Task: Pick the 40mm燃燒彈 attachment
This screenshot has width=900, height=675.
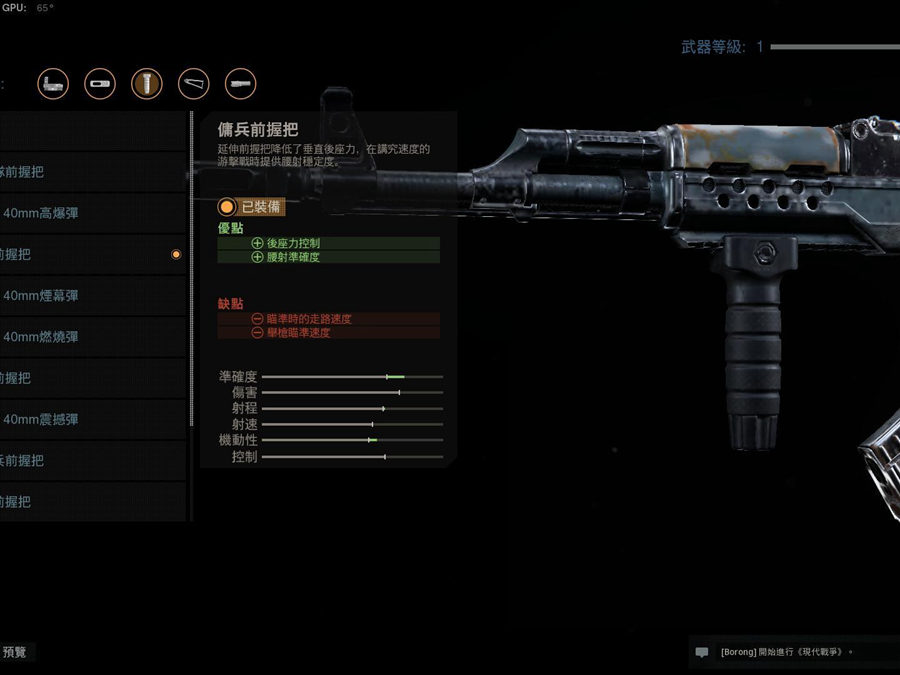Action: (x=93, y=337)
